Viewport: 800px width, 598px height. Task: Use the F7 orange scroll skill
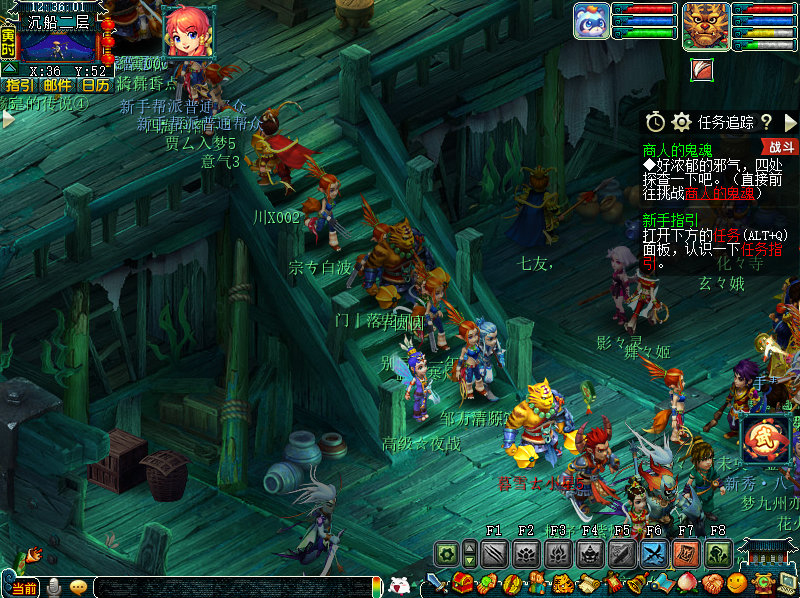(x=686, y=553)
